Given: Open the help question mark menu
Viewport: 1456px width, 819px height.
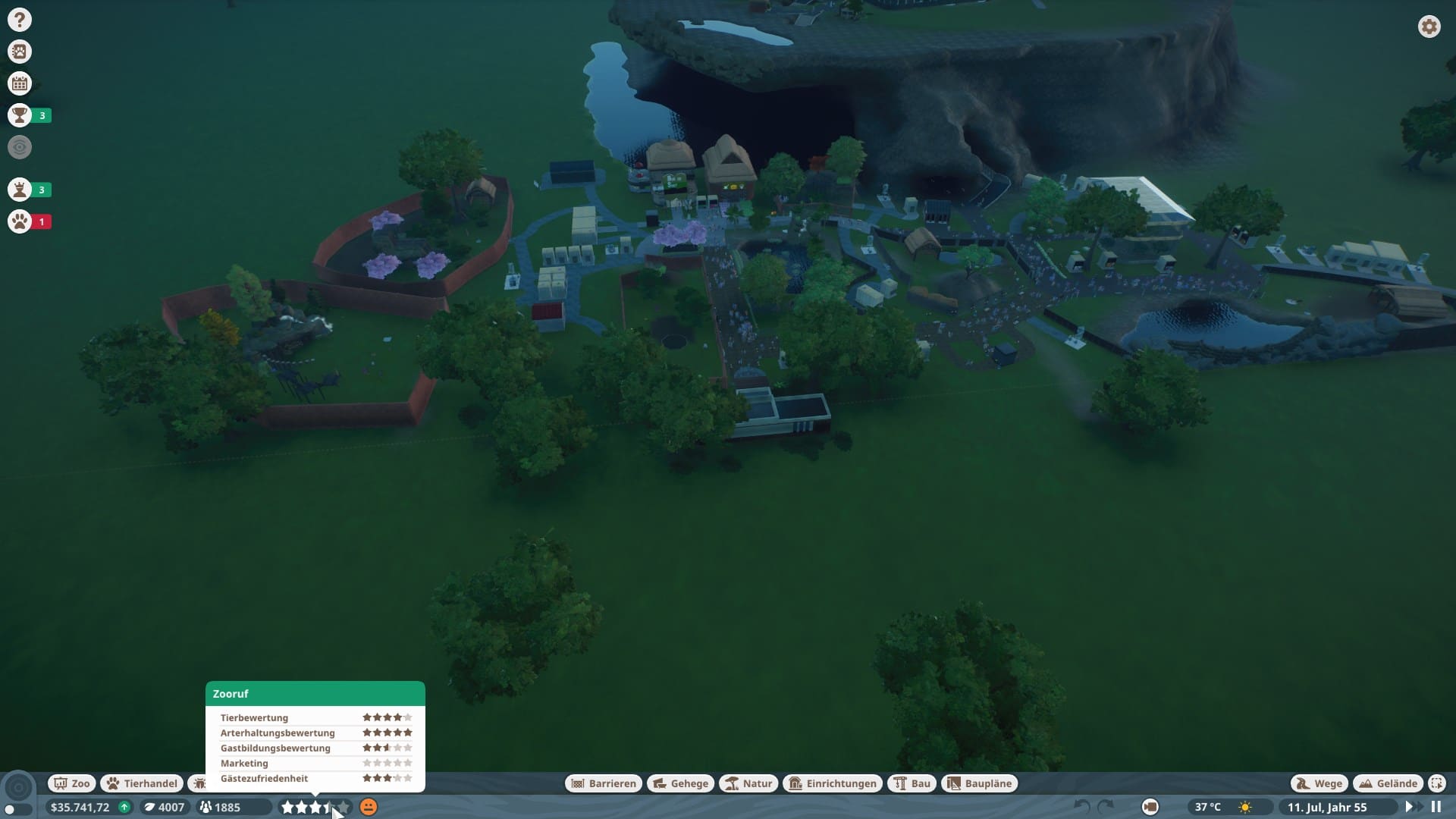Looking at the screenshot, I should [20, 20].
